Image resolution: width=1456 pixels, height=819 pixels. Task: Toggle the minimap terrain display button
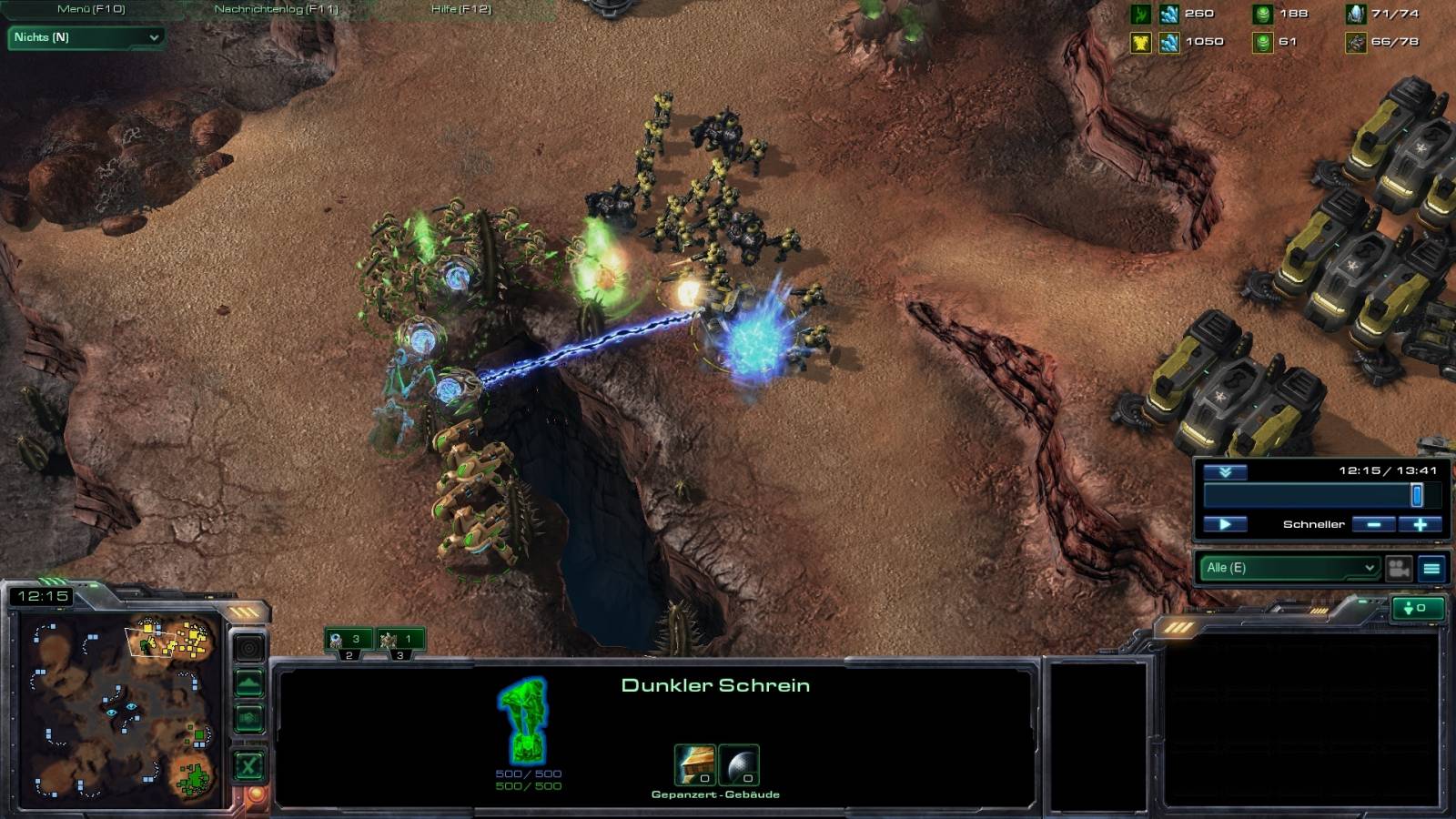point(249,682)
